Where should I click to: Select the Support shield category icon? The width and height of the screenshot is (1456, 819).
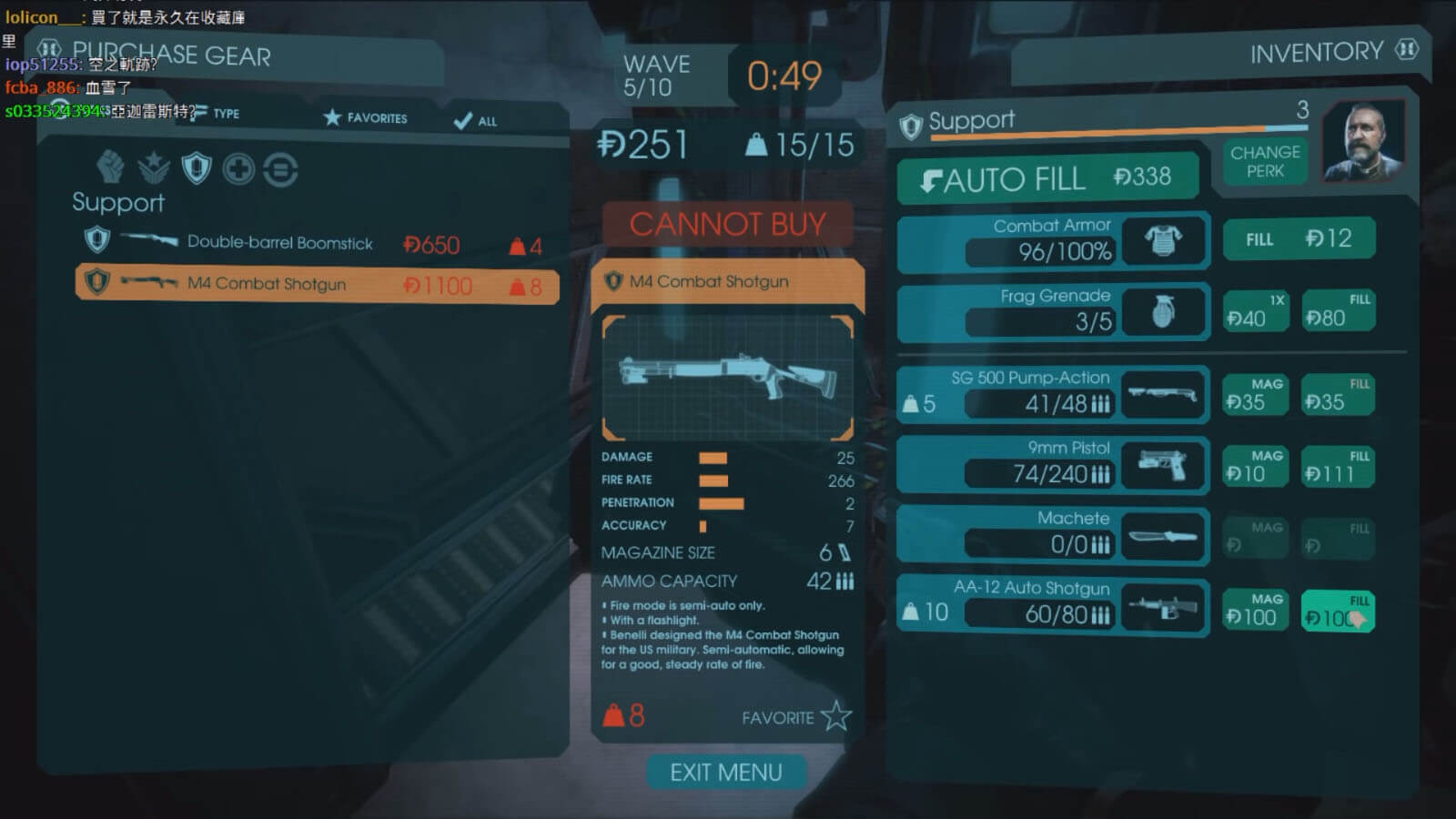[197, 168]
